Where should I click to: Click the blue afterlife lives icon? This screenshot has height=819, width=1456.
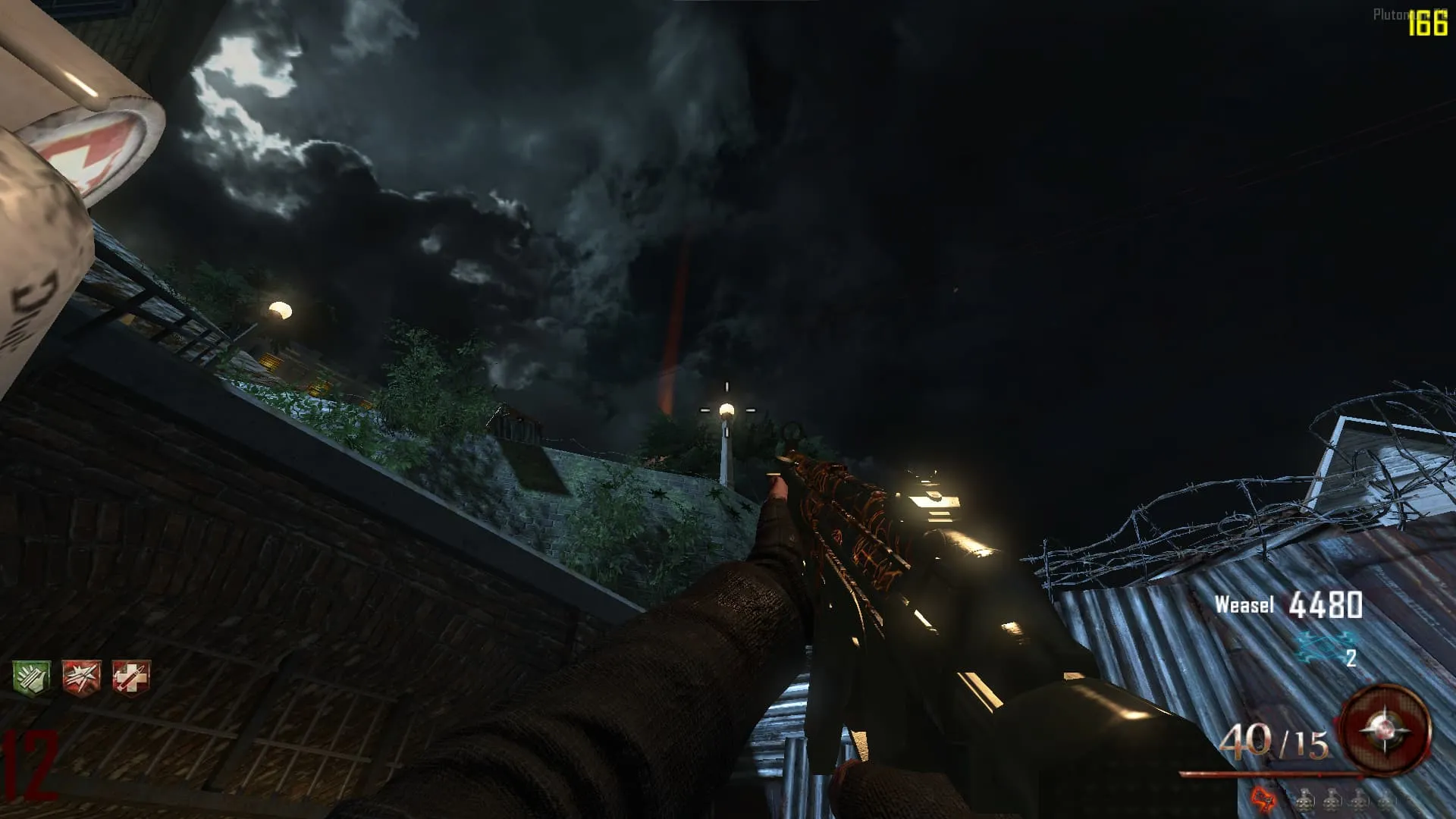pos(1324,645)
